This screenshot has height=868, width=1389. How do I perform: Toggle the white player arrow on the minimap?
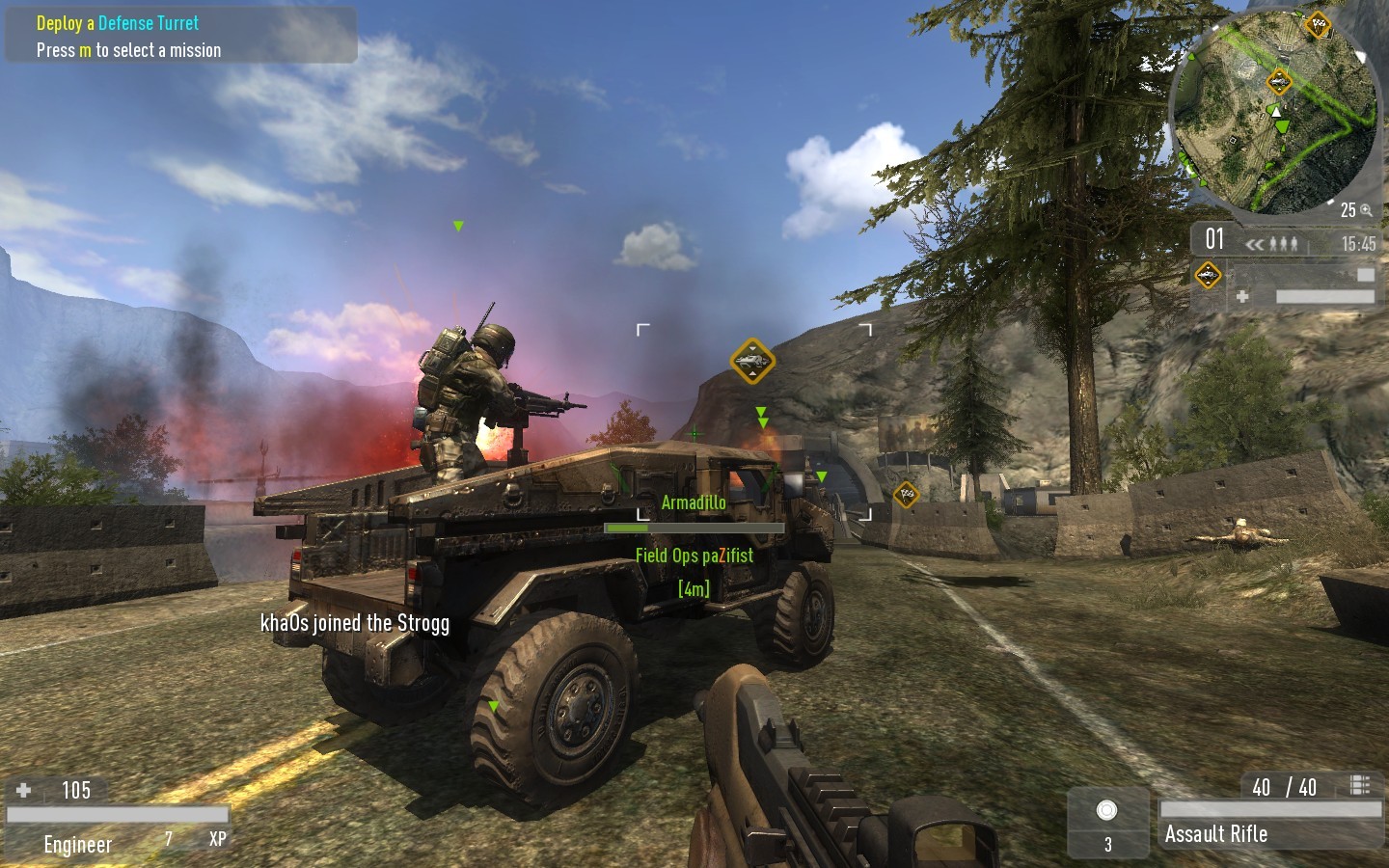(1277, 113)
